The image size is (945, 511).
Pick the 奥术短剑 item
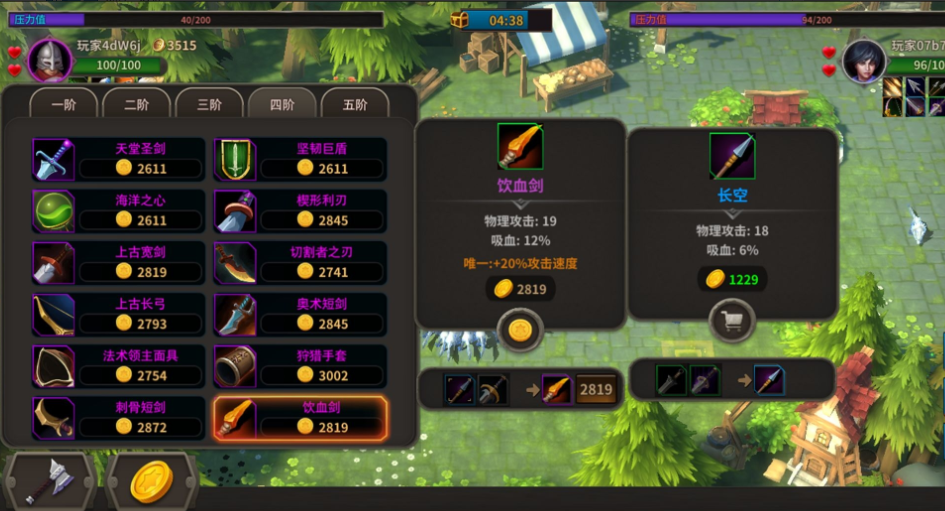pos(301,315)
